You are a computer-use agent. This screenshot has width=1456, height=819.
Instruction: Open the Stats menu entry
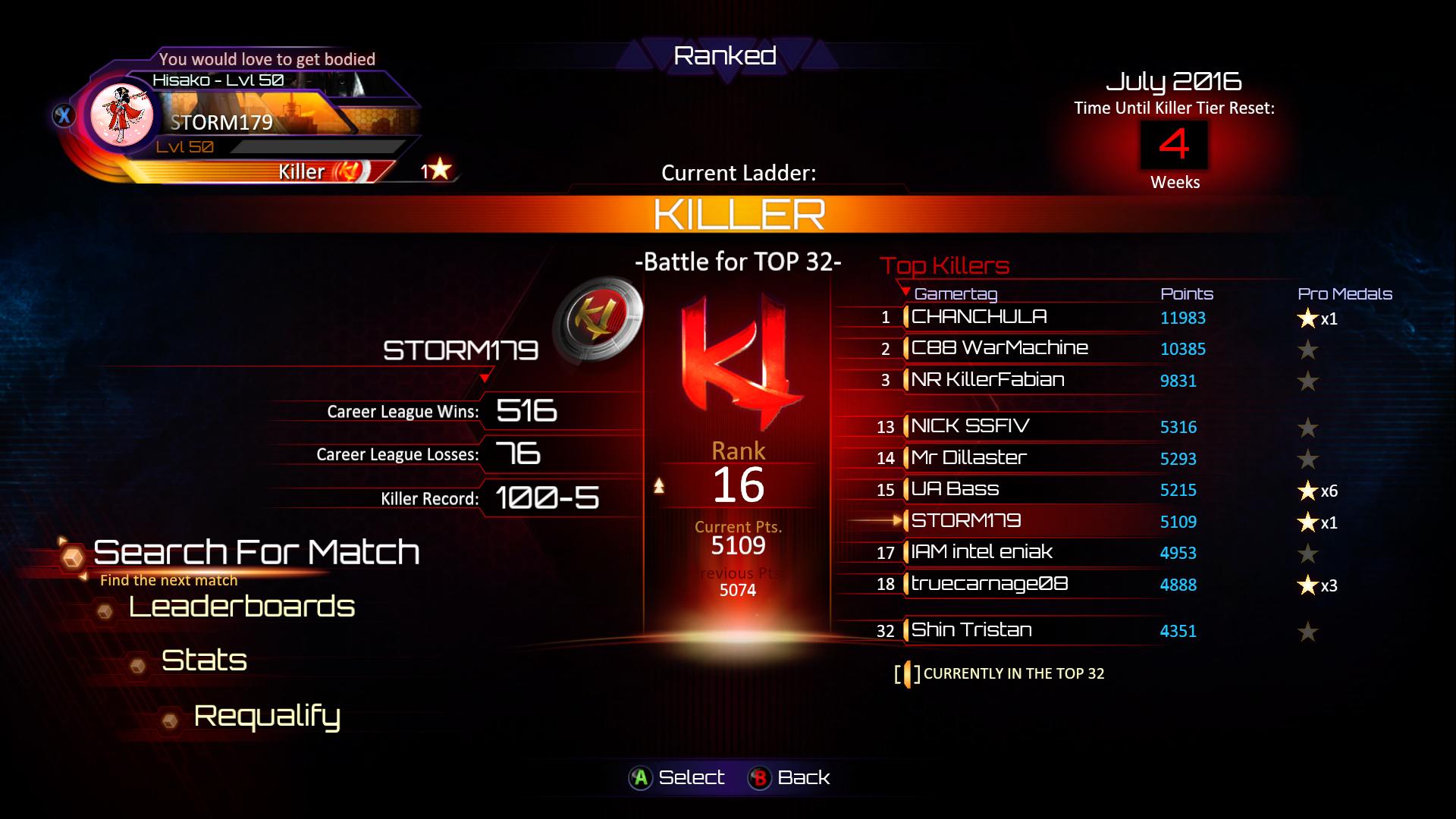(204, 661)
